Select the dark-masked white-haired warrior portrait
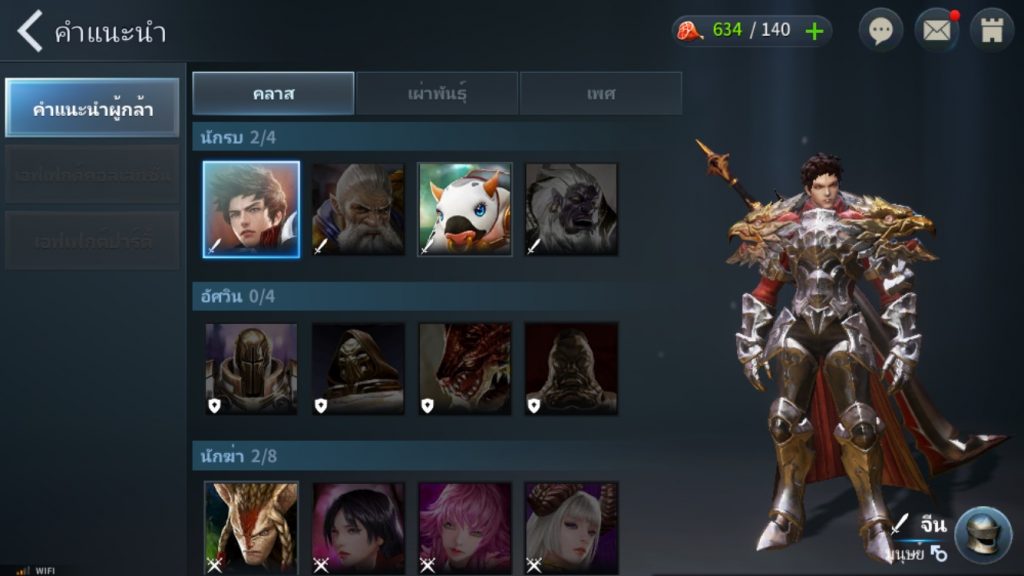This screenshot has height=576, width=1024. [x=571, y=210]
